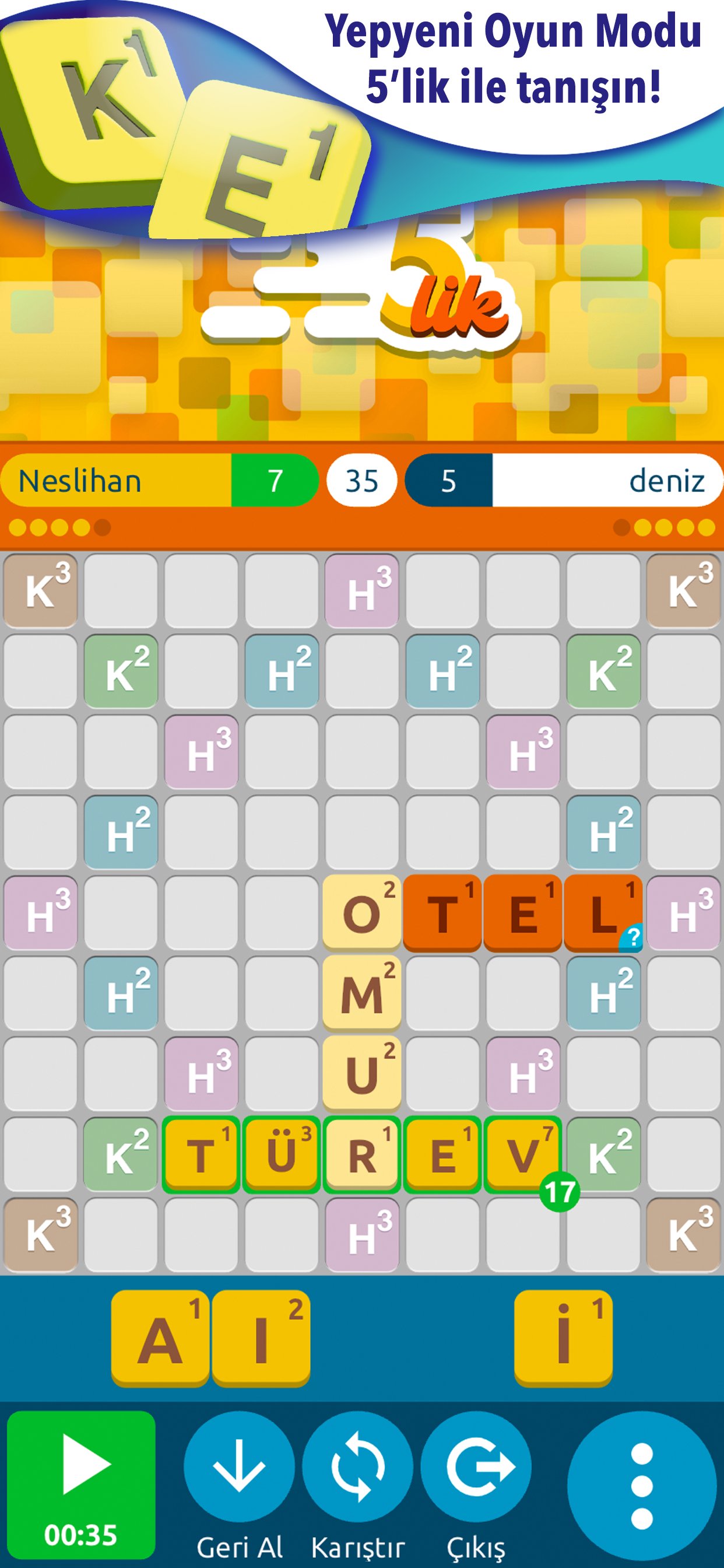This screenshot has width=724, height=1568.
Task: Shuffle the rack with the Karıştır button
Action: click(x=358, y=1466)
